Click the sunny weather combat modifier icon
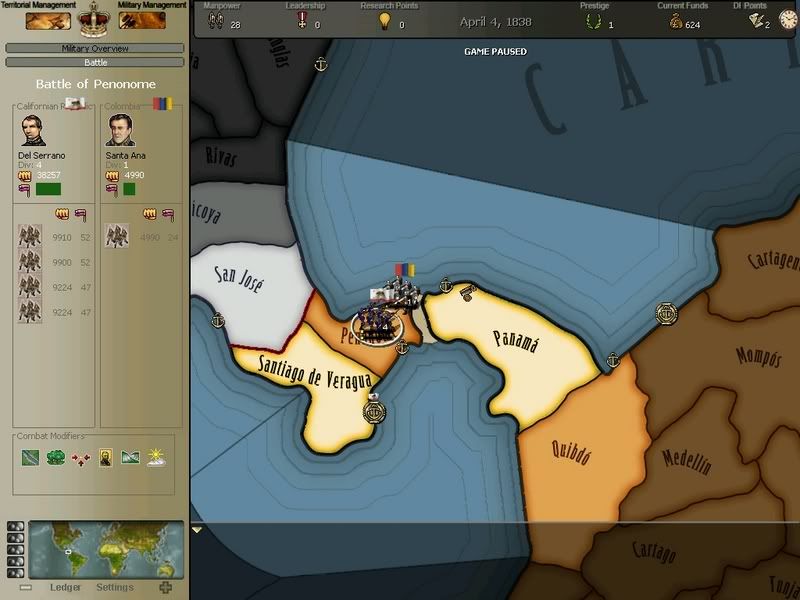This screenshot has width=800, height=600. [x=155, y=458]
